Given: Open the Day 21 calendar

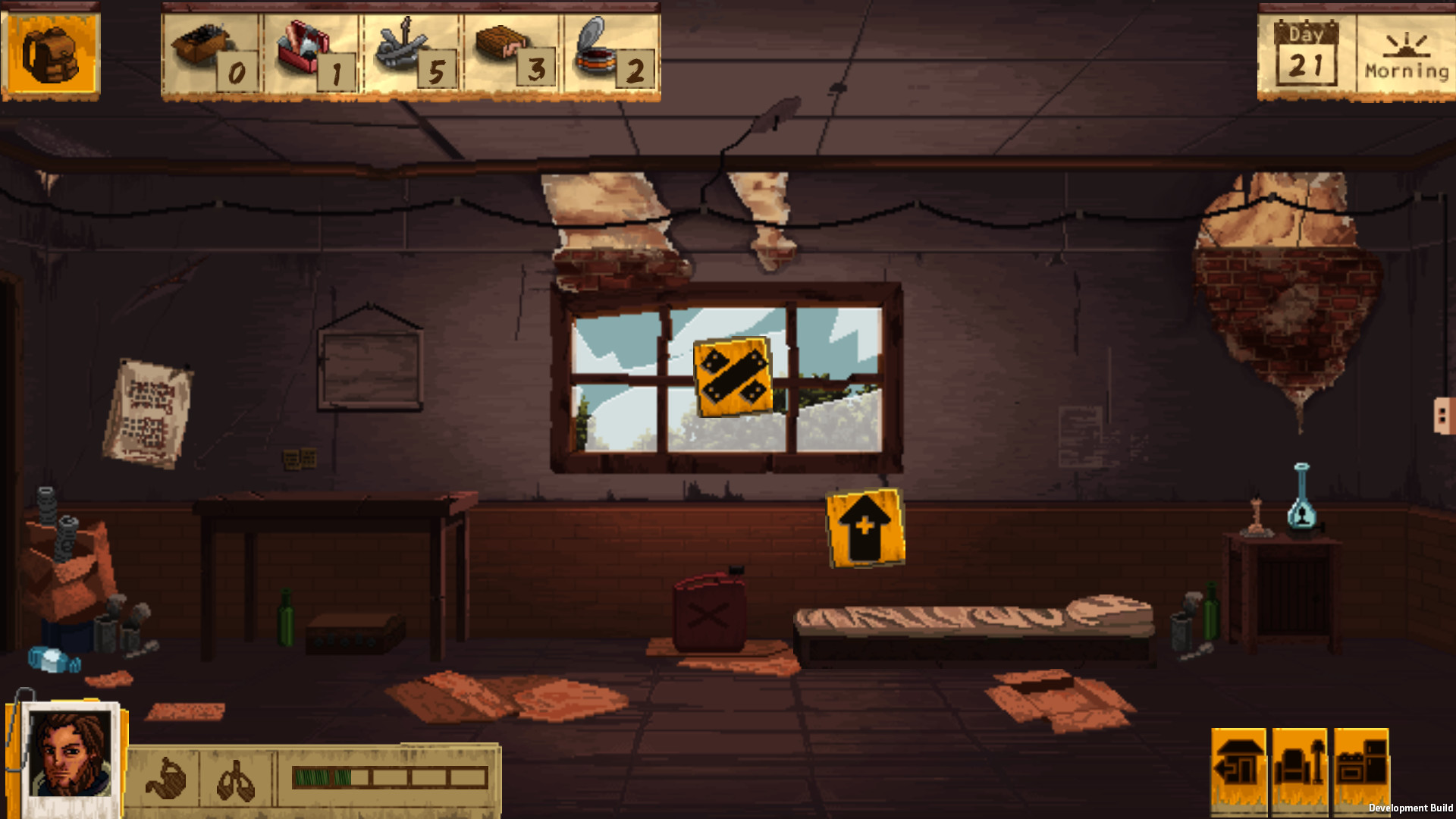Looking at the screenshot, I should 1307,53.
